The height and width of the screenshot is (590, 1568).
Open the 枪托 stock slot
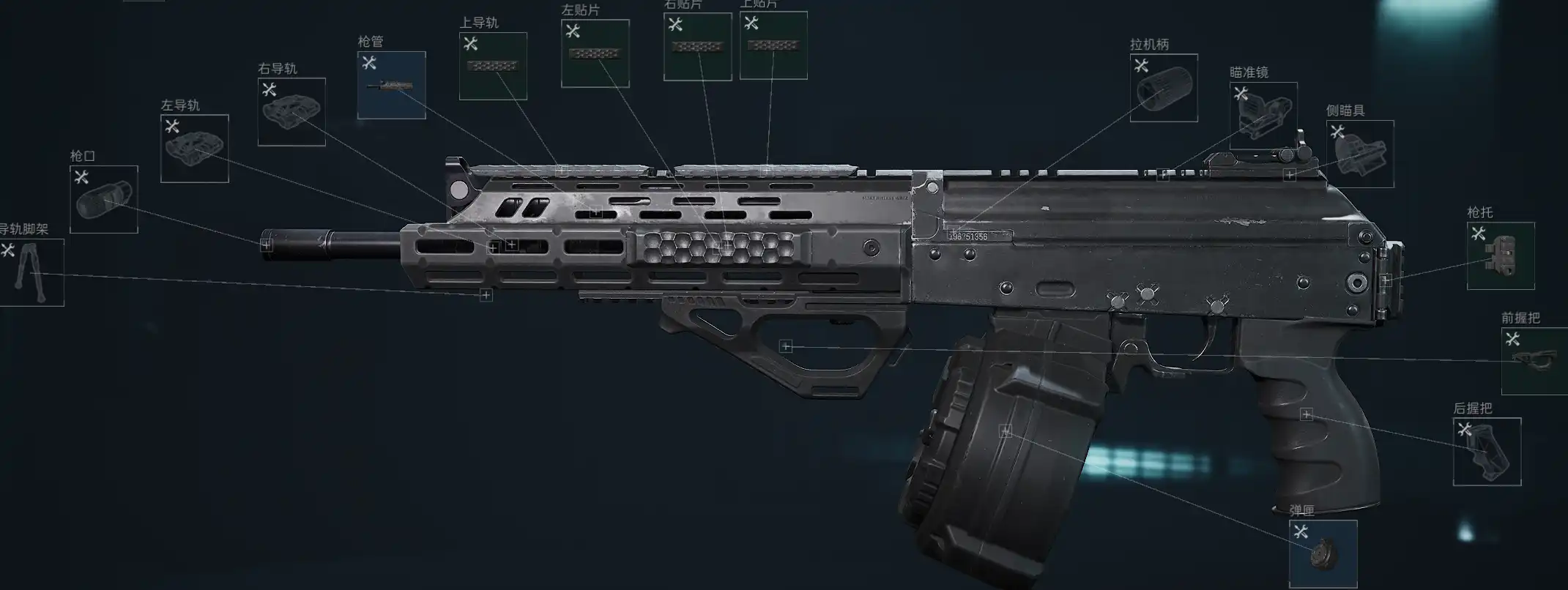point(1501,255)
